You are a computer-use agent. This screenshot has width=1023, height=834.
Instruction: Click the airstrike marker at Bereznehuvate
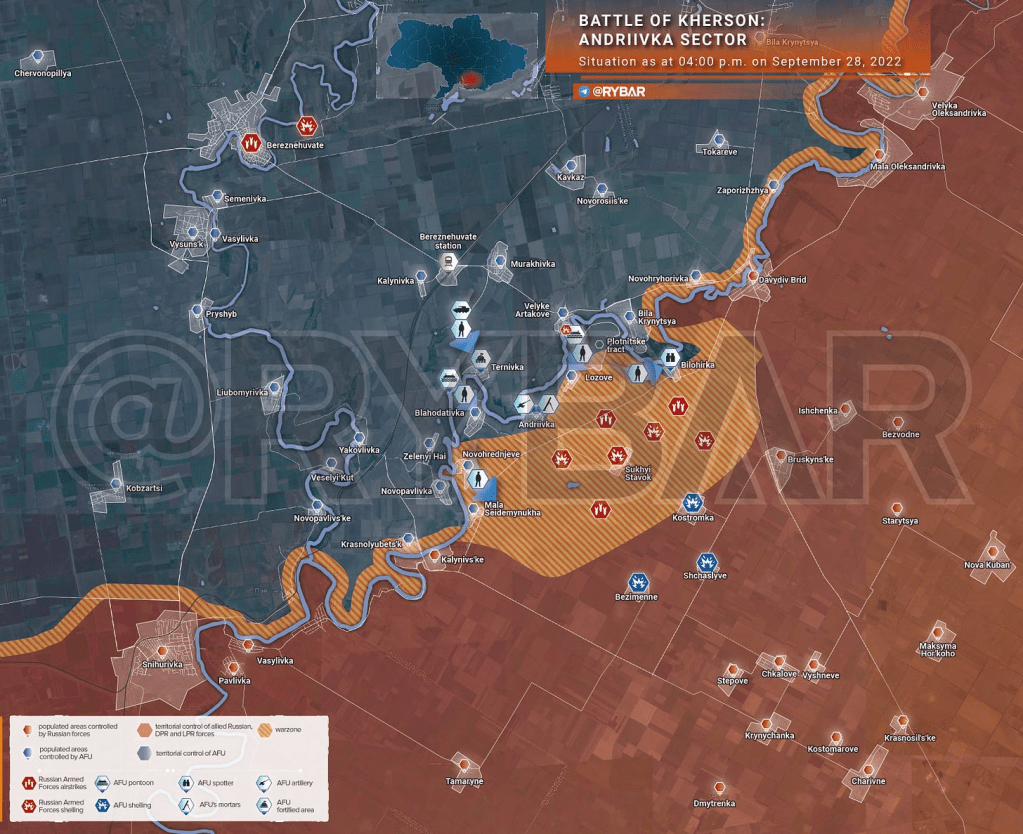point(251,143)
